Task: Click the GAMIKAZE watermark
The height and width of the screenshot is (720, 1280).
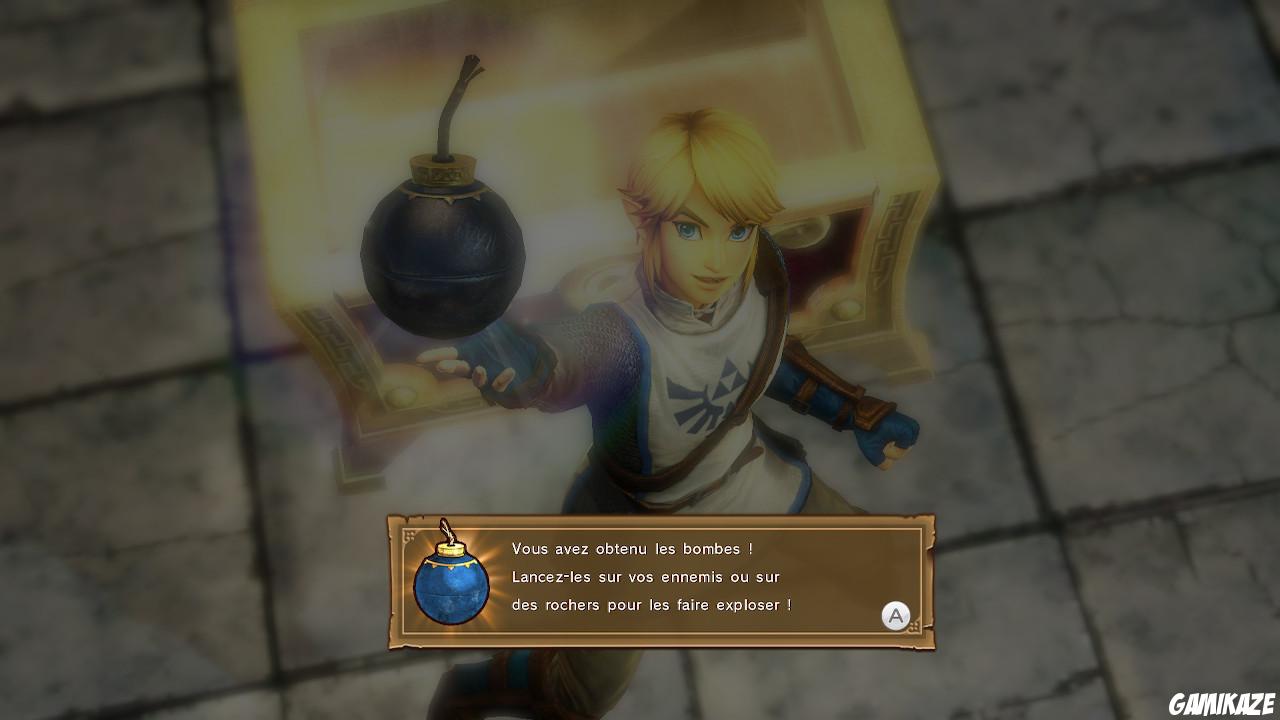Action: pyautogui.click(x=1221, y=702)
